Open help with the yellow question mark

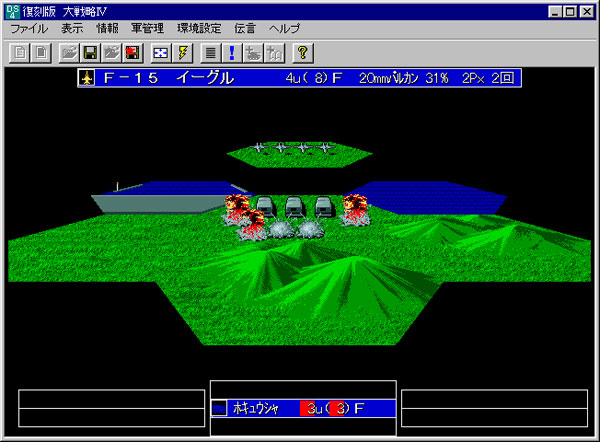302,52
